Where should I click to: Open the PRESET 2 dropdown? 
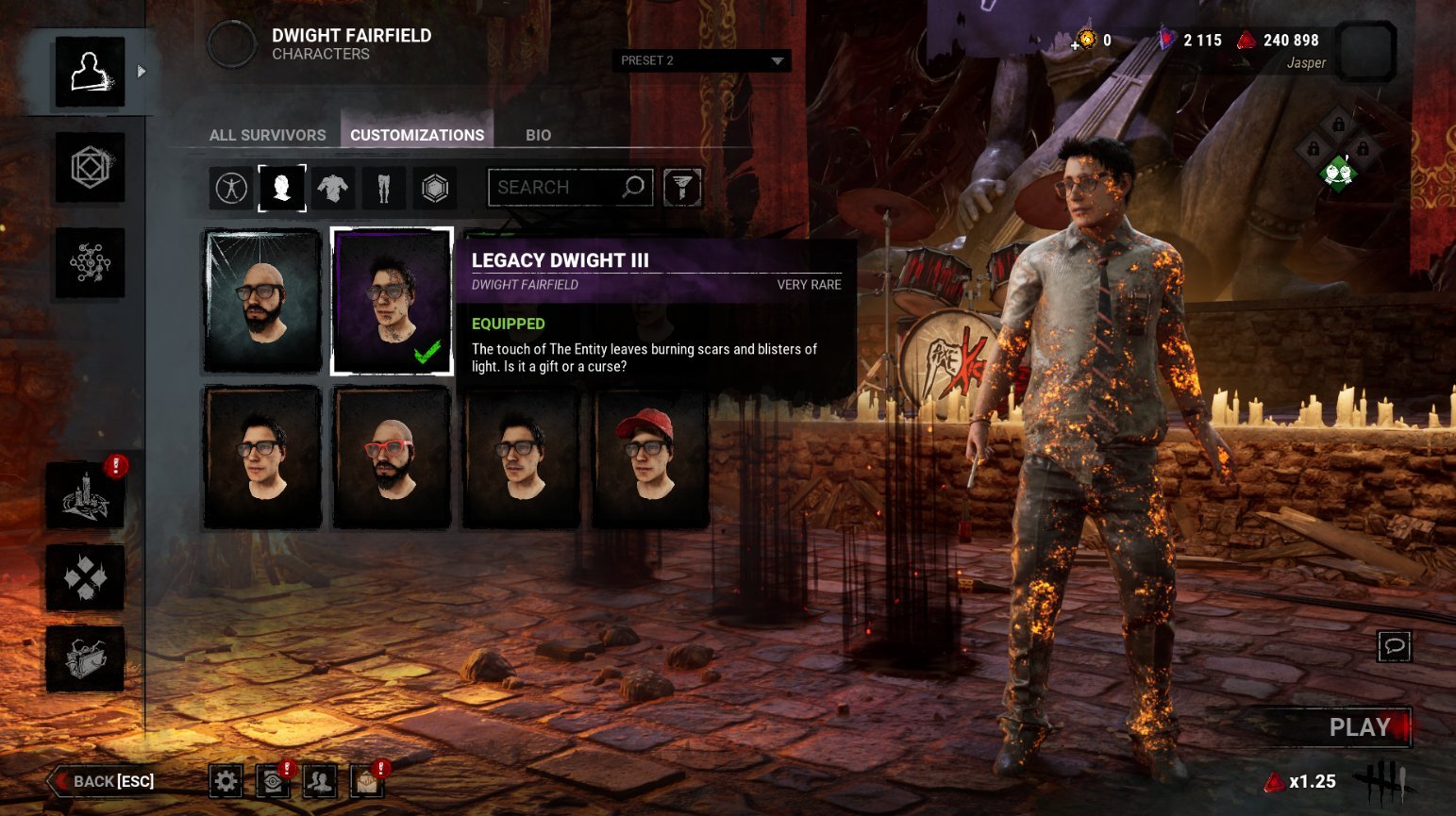tap(701, 60)
